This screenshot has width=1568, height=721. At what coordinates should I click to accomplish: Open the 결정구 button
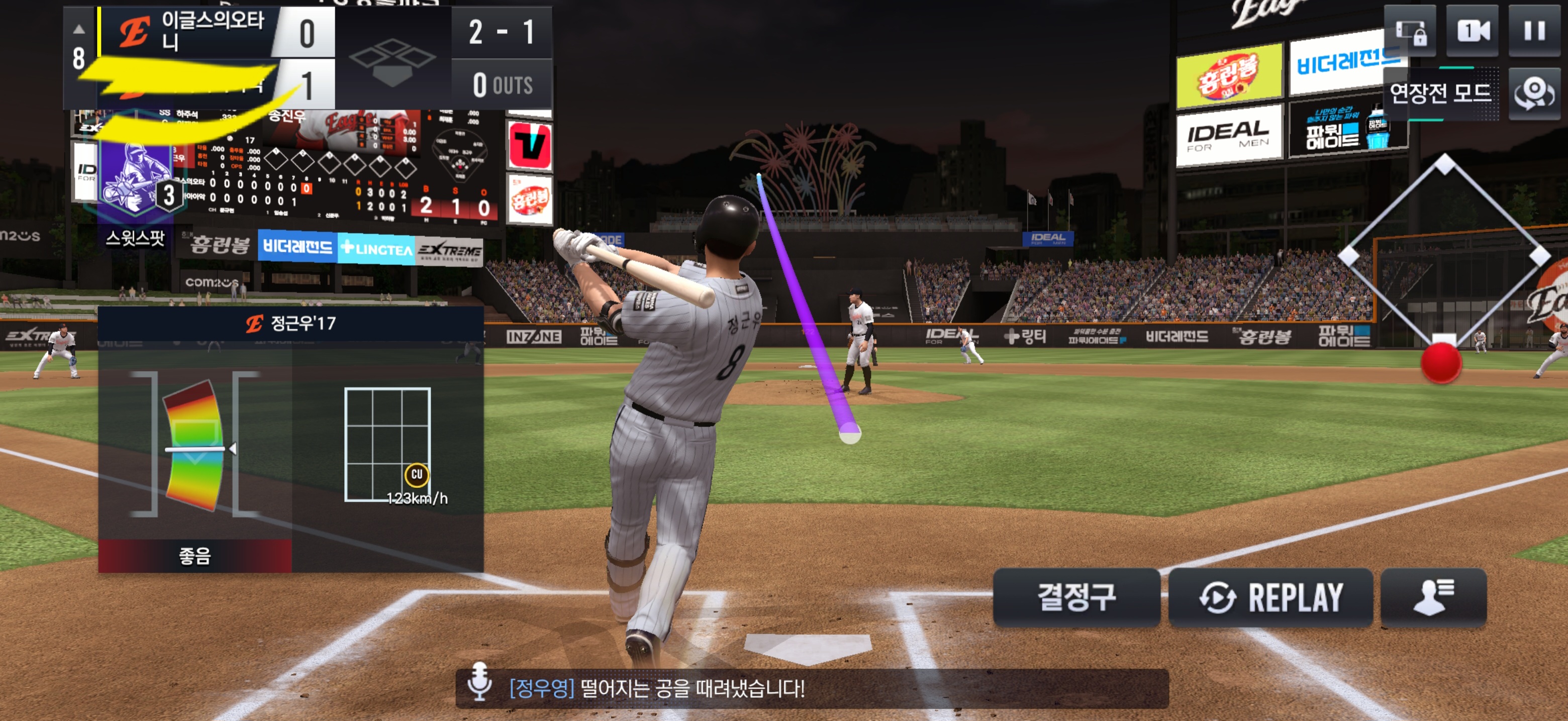pyautogui.click(x=1075, y=597)
